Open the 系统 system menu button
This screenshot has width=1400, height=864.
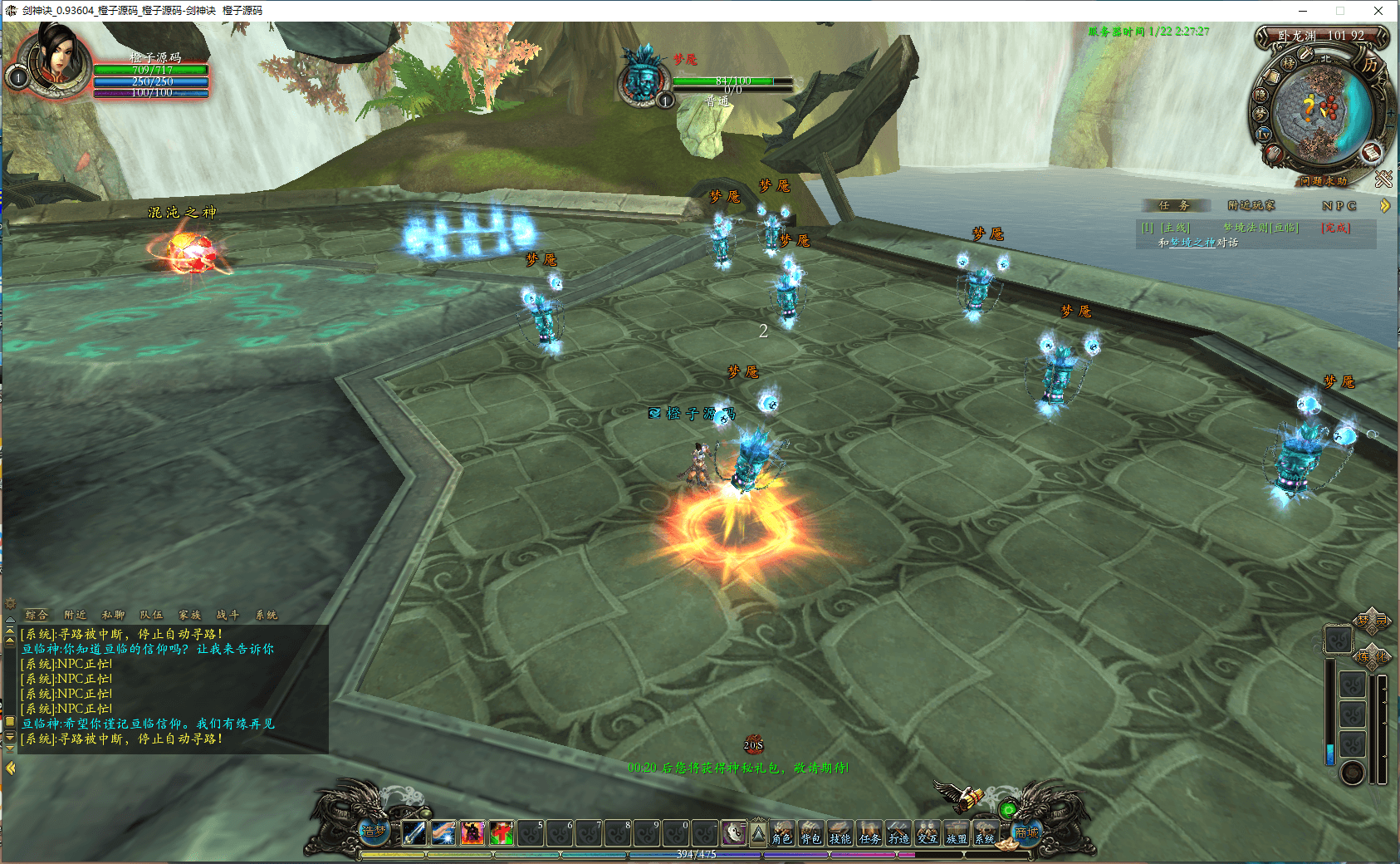985,833
